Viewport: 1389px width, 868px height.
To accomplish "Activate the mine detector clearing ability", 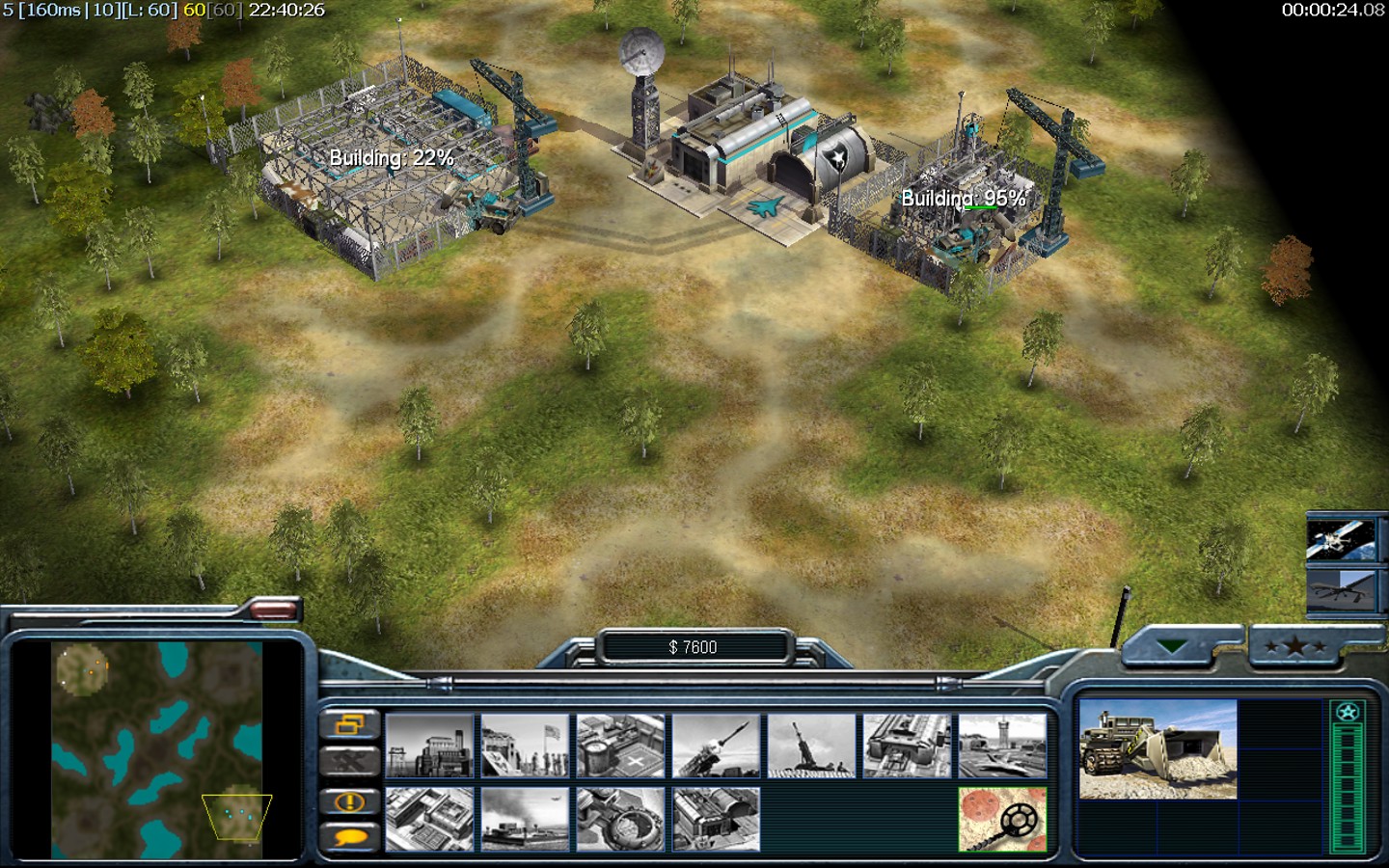I will [x=1002, y=819].
